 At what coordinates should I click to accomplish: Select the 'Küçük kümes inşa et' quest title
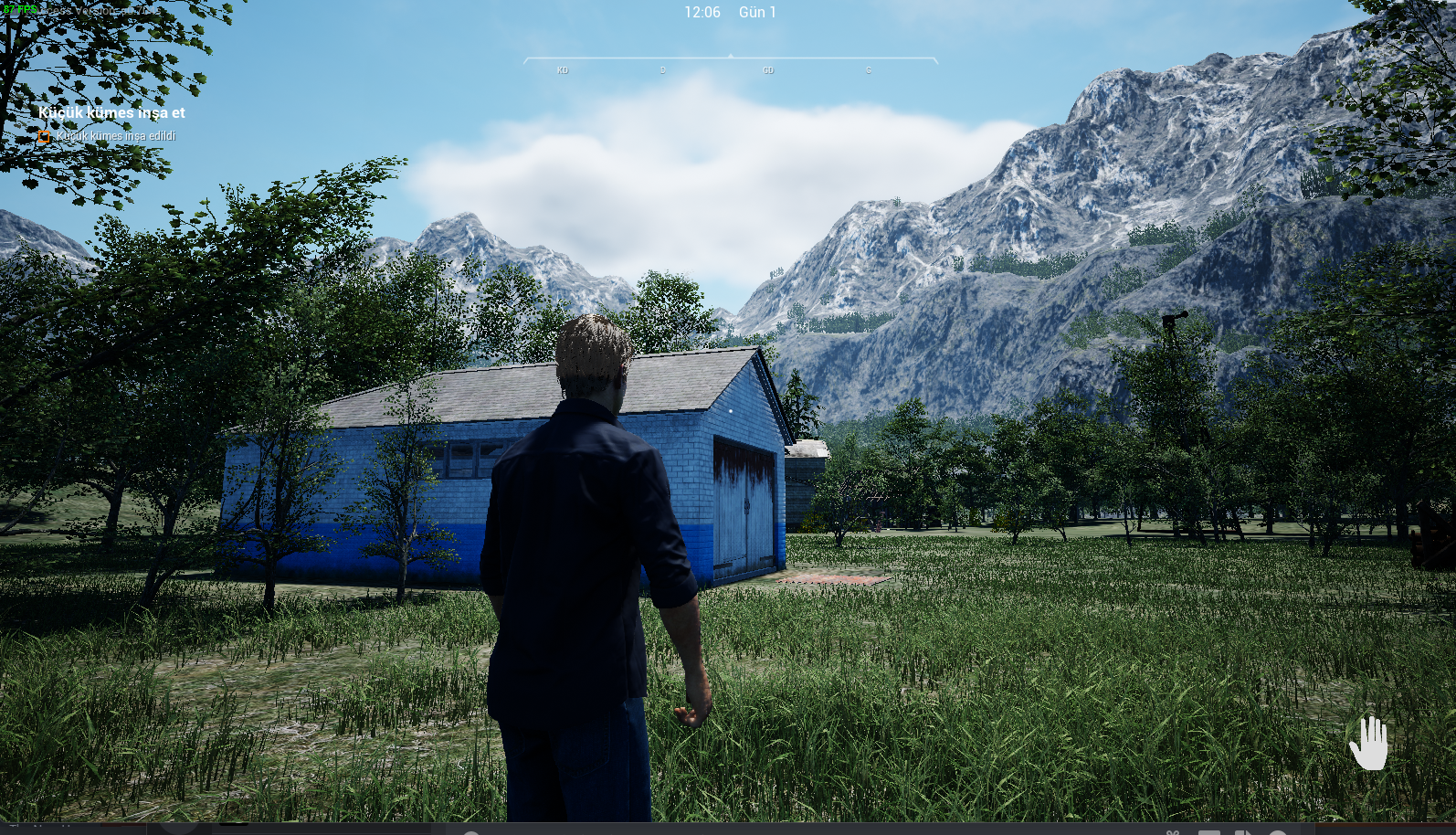coord(111,112)
